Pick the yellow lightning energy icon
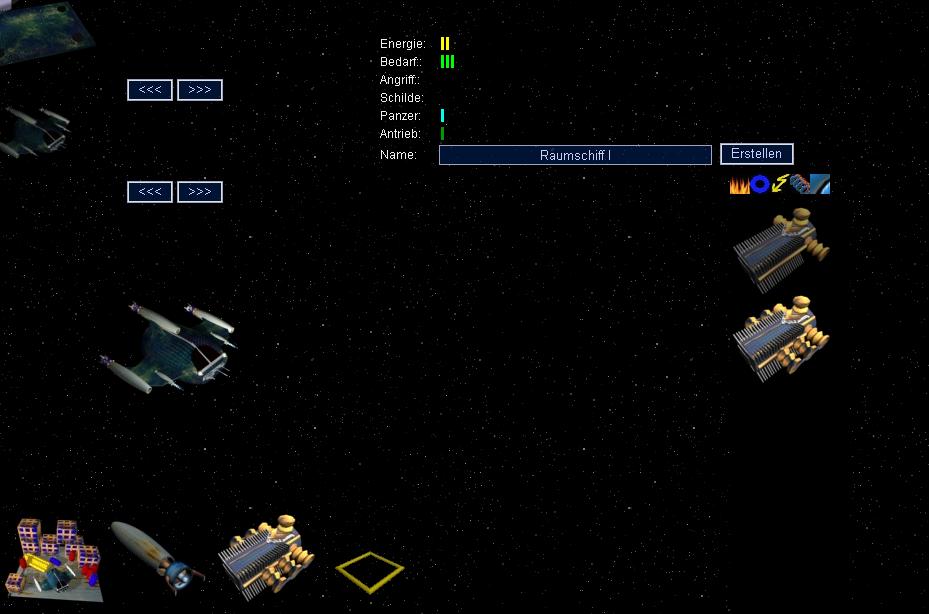This screenshot has height=614, width=929. (780, 184)
